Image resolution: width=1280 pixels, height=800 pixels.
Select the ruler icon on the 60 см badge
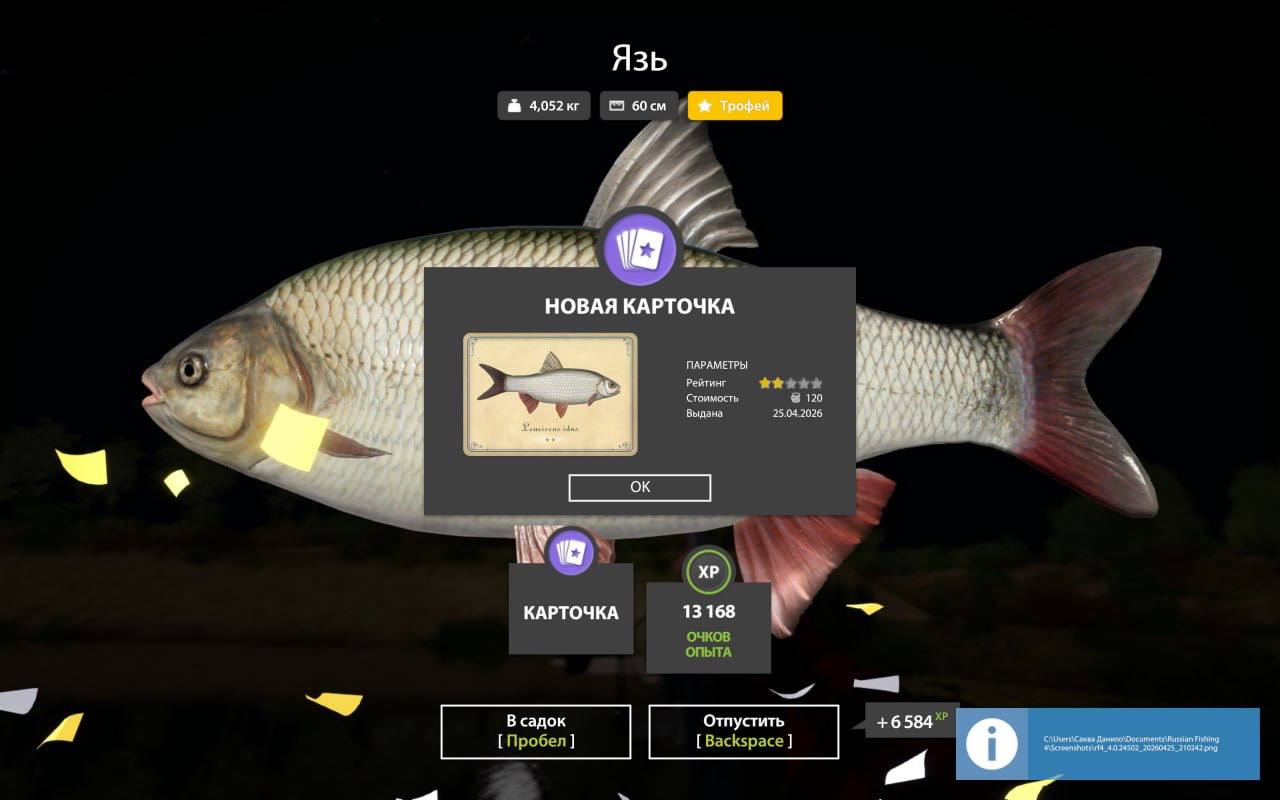(x=614, y=104)
